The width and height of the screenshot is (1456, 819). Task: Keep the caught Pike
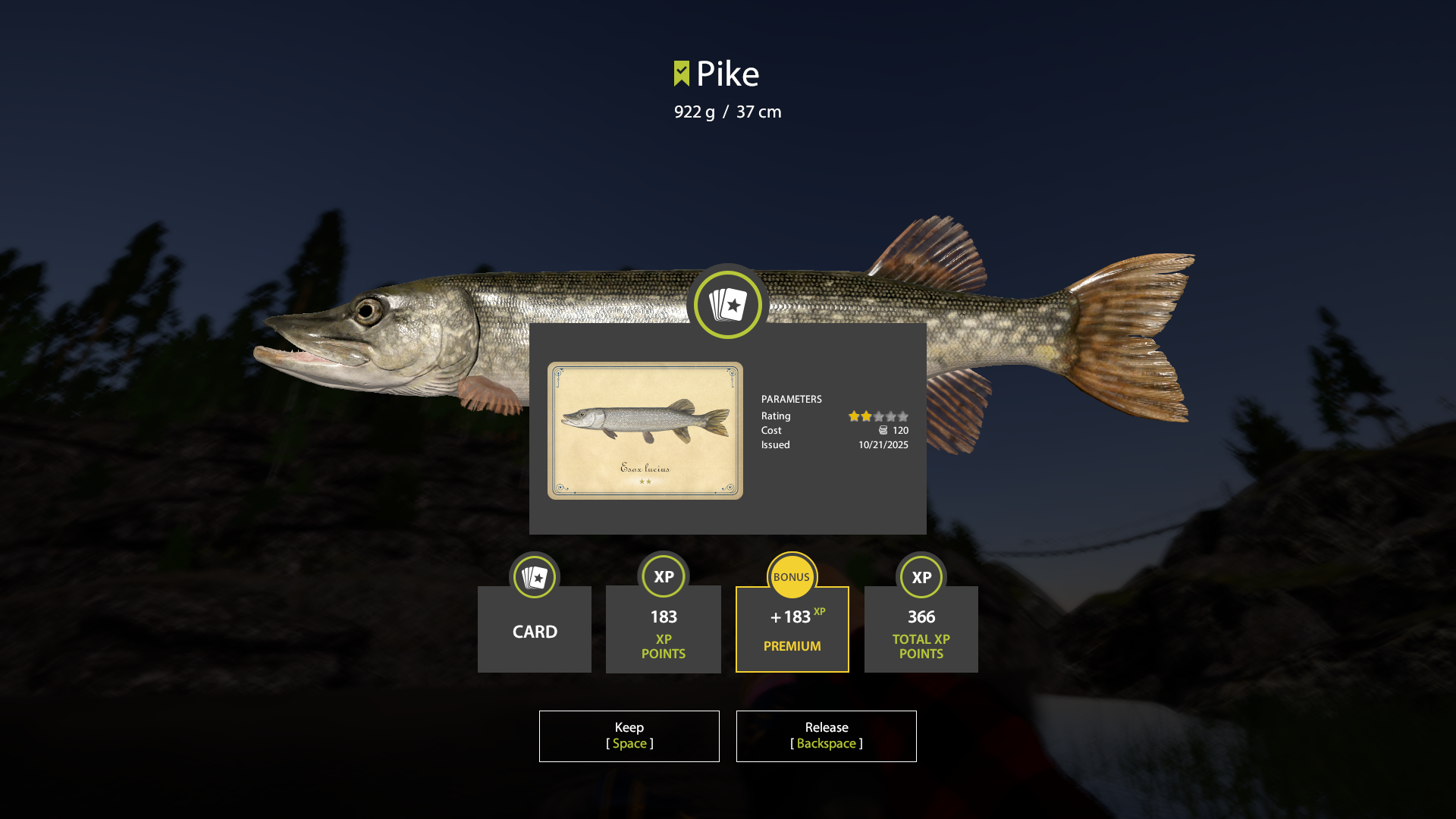(x=629, y=736)
